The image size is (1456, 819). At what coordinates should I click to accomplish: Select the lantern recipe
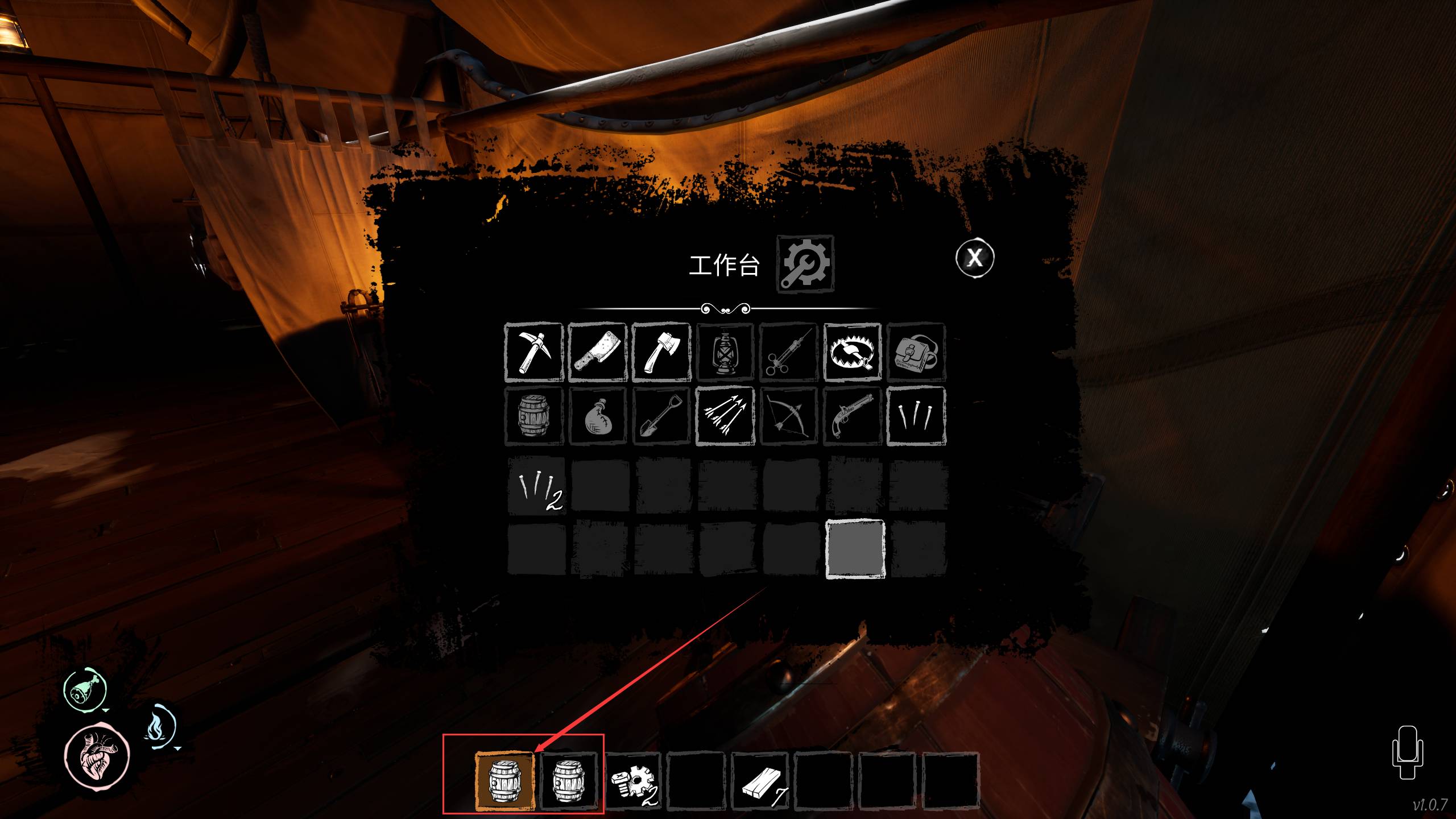click(725, 352)
